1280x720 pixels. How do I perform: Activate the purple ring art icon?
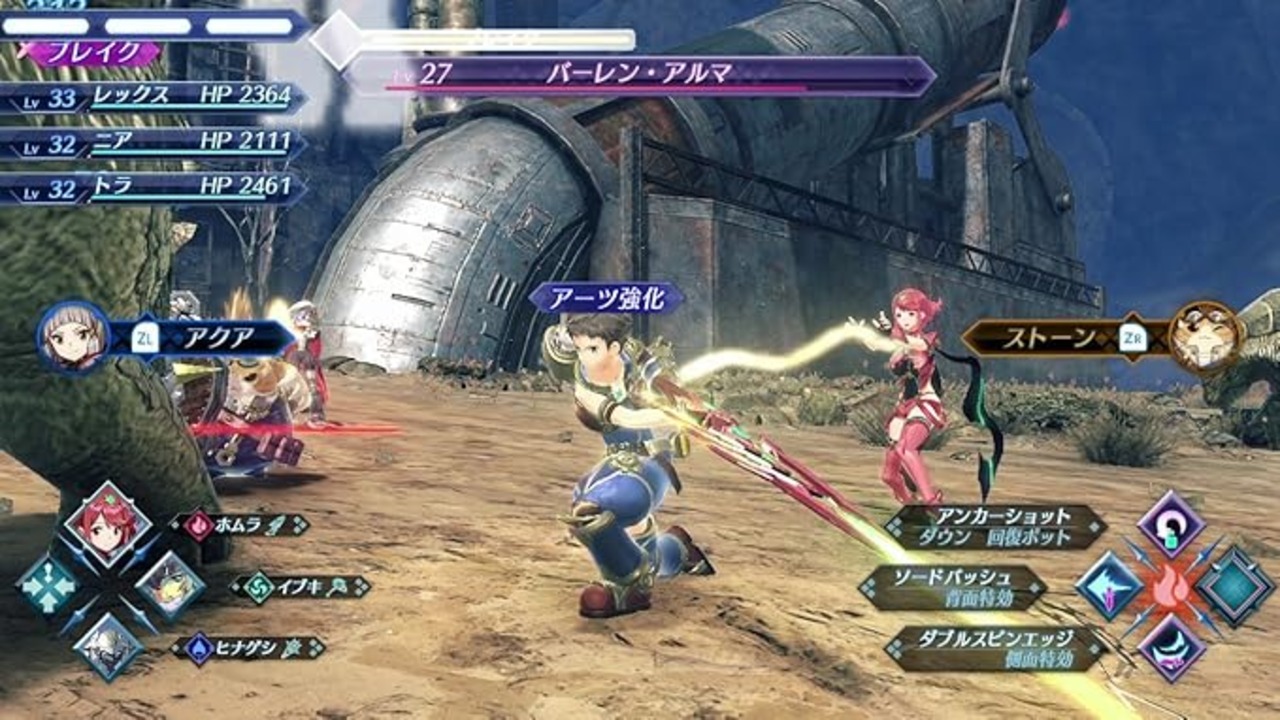pyautogui.click(x=1171, y=524)
